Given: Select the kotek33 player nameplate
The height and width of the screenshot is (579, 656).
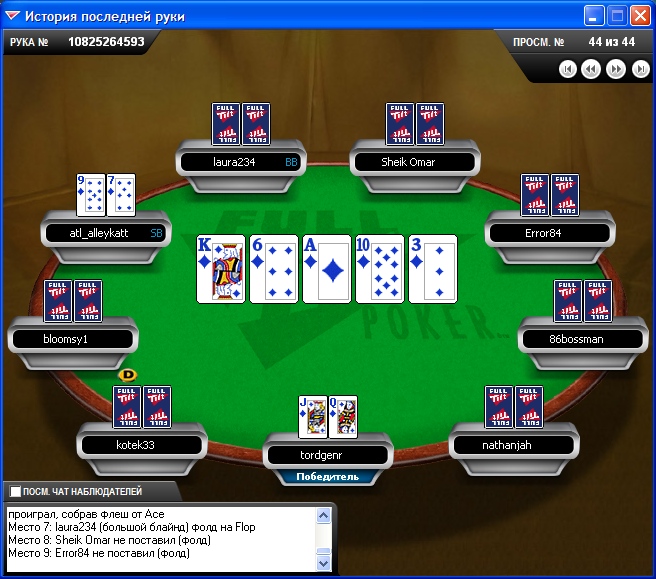Looking at the screenshot, I should (x=141, y=444).
